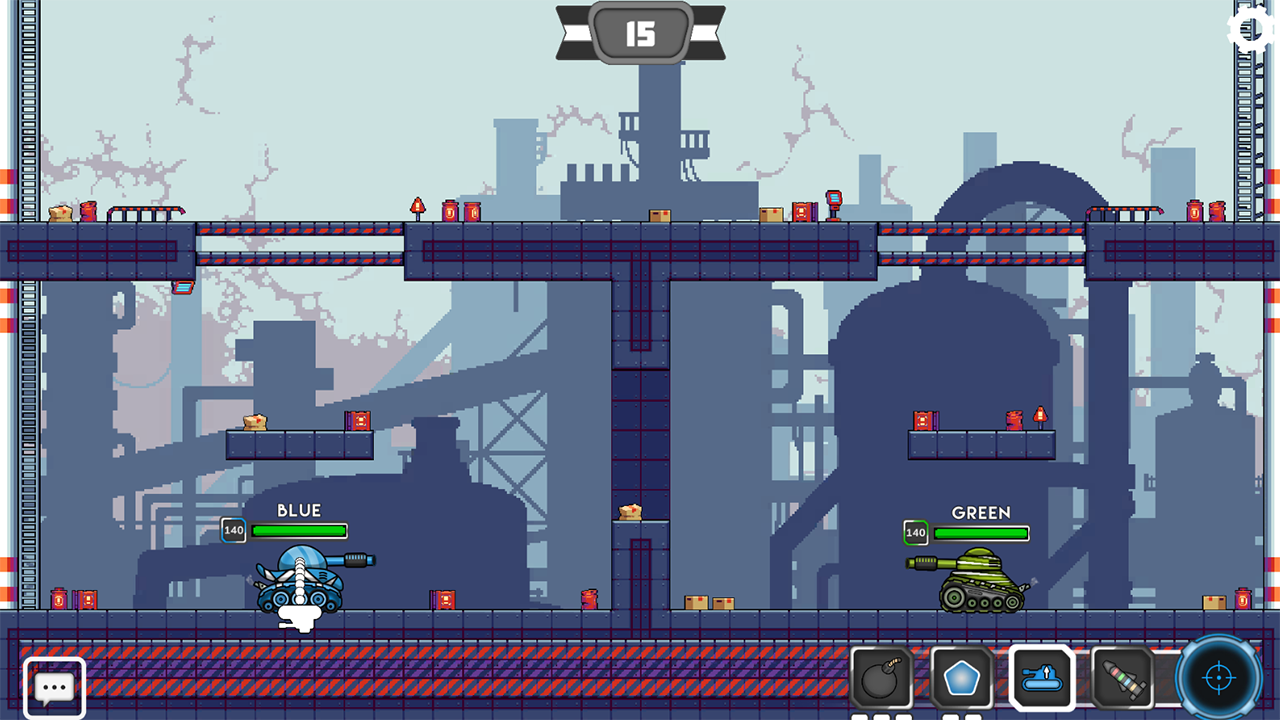Click the 140 health counter beside BLUE

click(233, 530)
